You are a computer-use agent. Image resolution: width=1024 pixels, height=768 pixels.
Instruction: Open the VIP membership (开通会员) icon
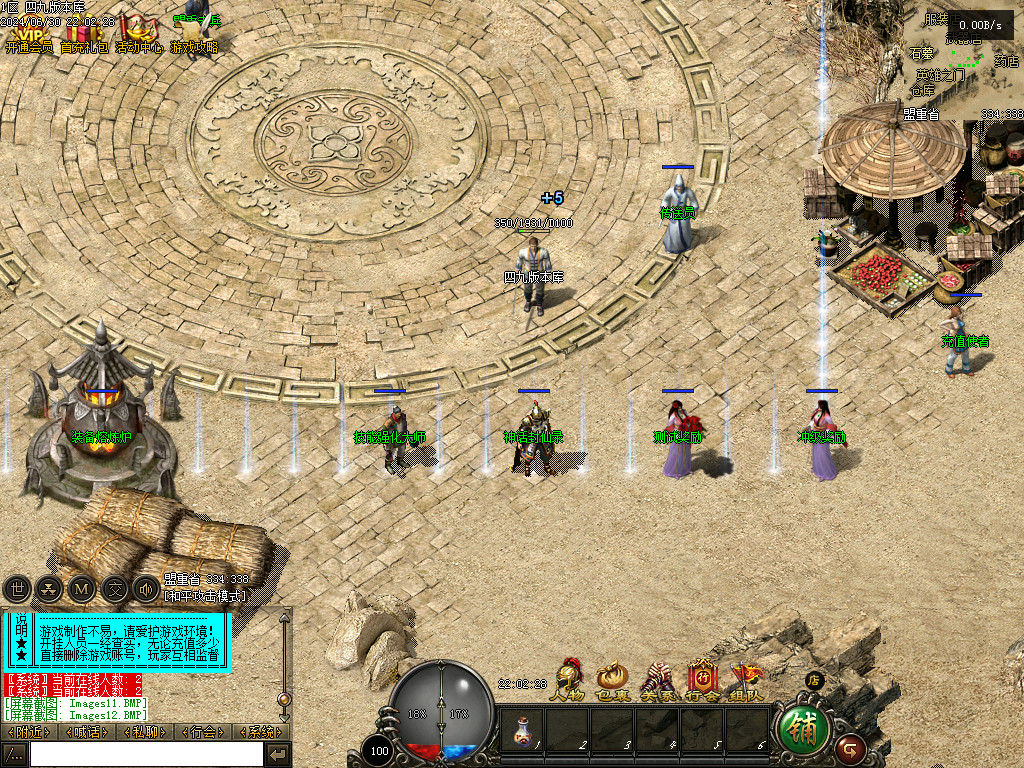28,33
